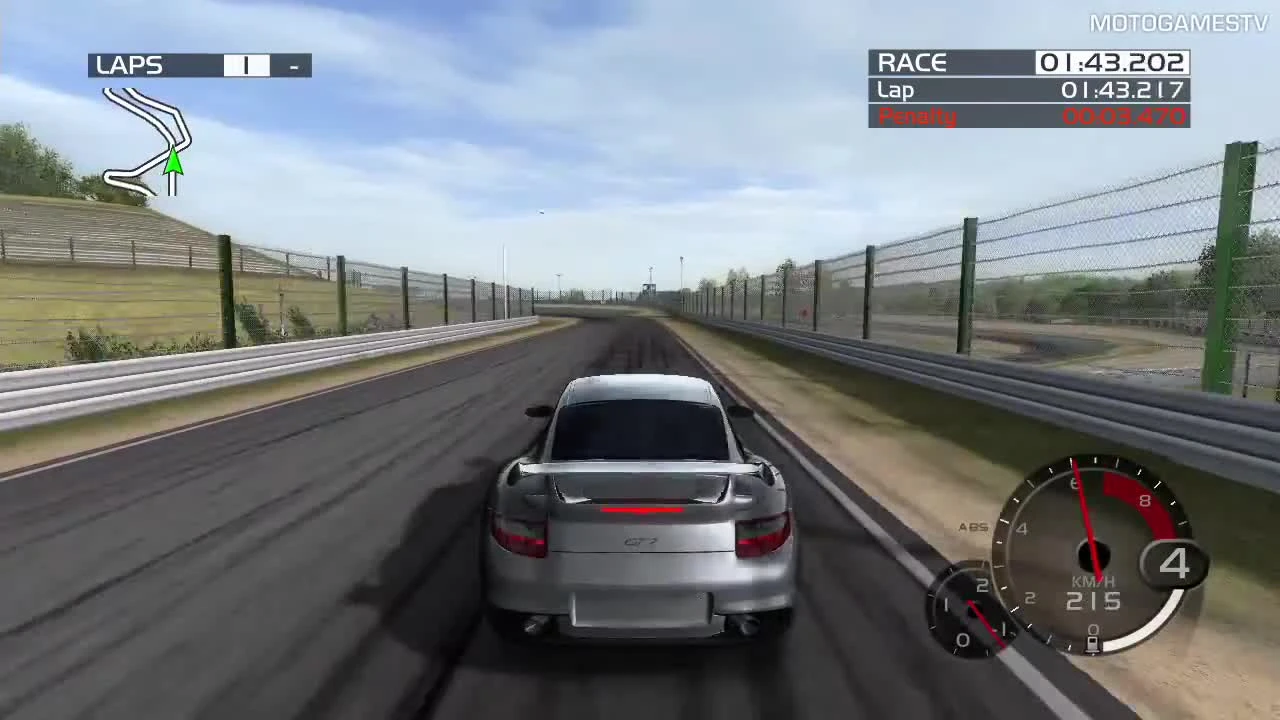Click the dash next to the lap number
Image resolution: width=1280 pixels, height=720 pixels.
pyautogui.click(x=292, y=65)
